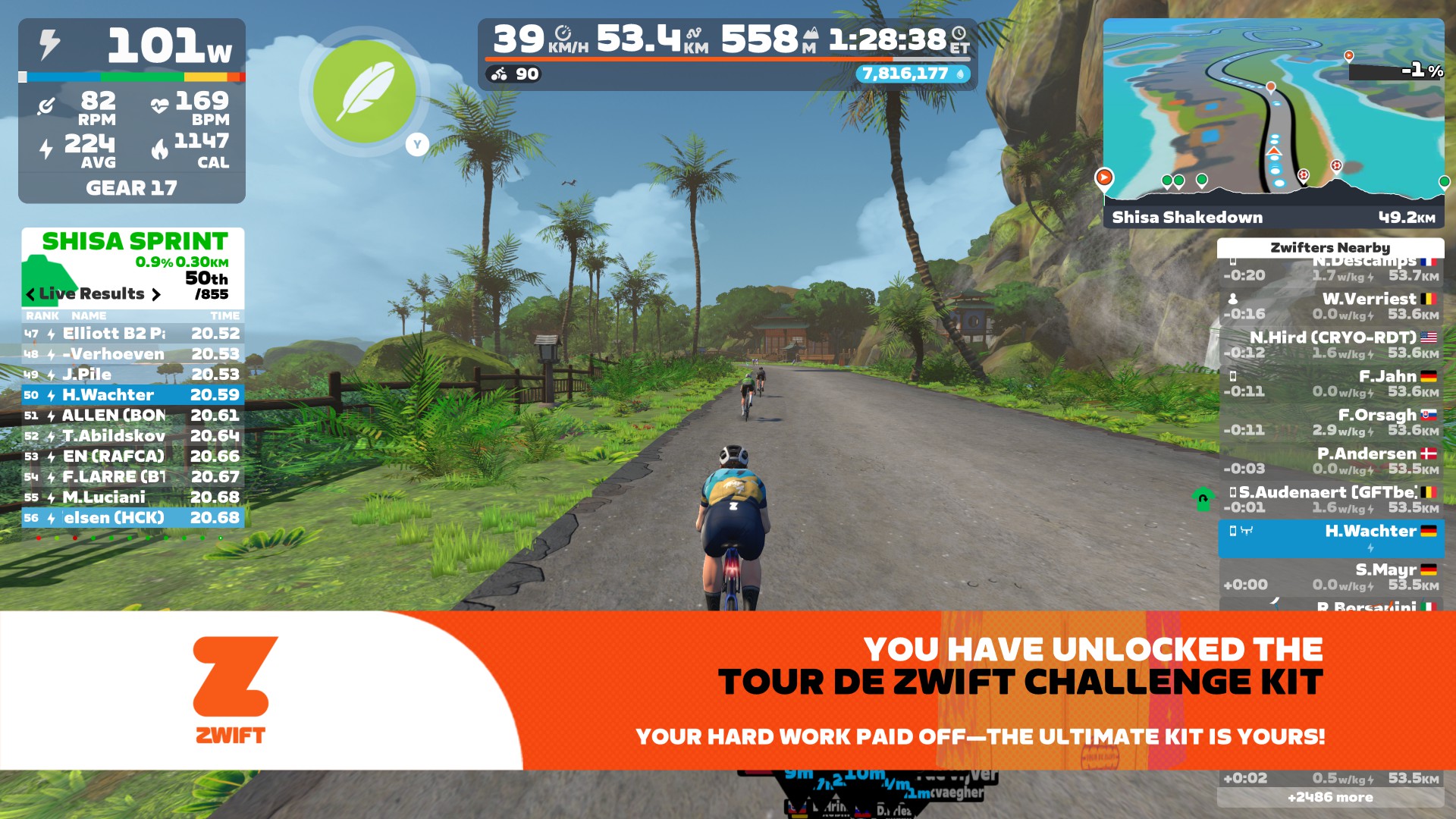The width and height of the screenshot is (1456, 819).
Task: Choose F.Jahn in Zwifters Nearby list
Action: 1331,383
